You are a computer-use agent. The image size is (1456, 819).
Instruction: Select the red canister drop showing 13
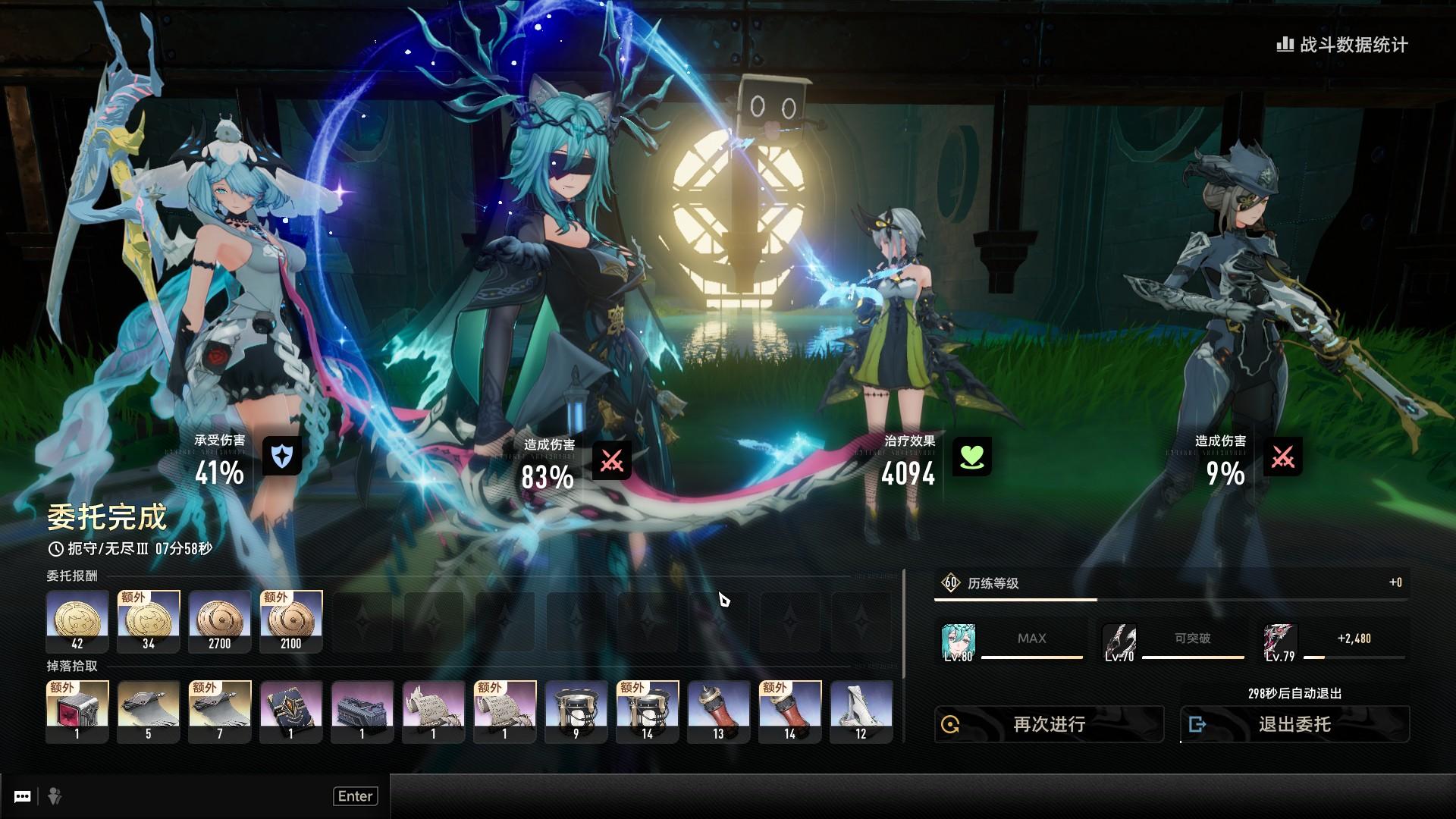tap(719, 711)
